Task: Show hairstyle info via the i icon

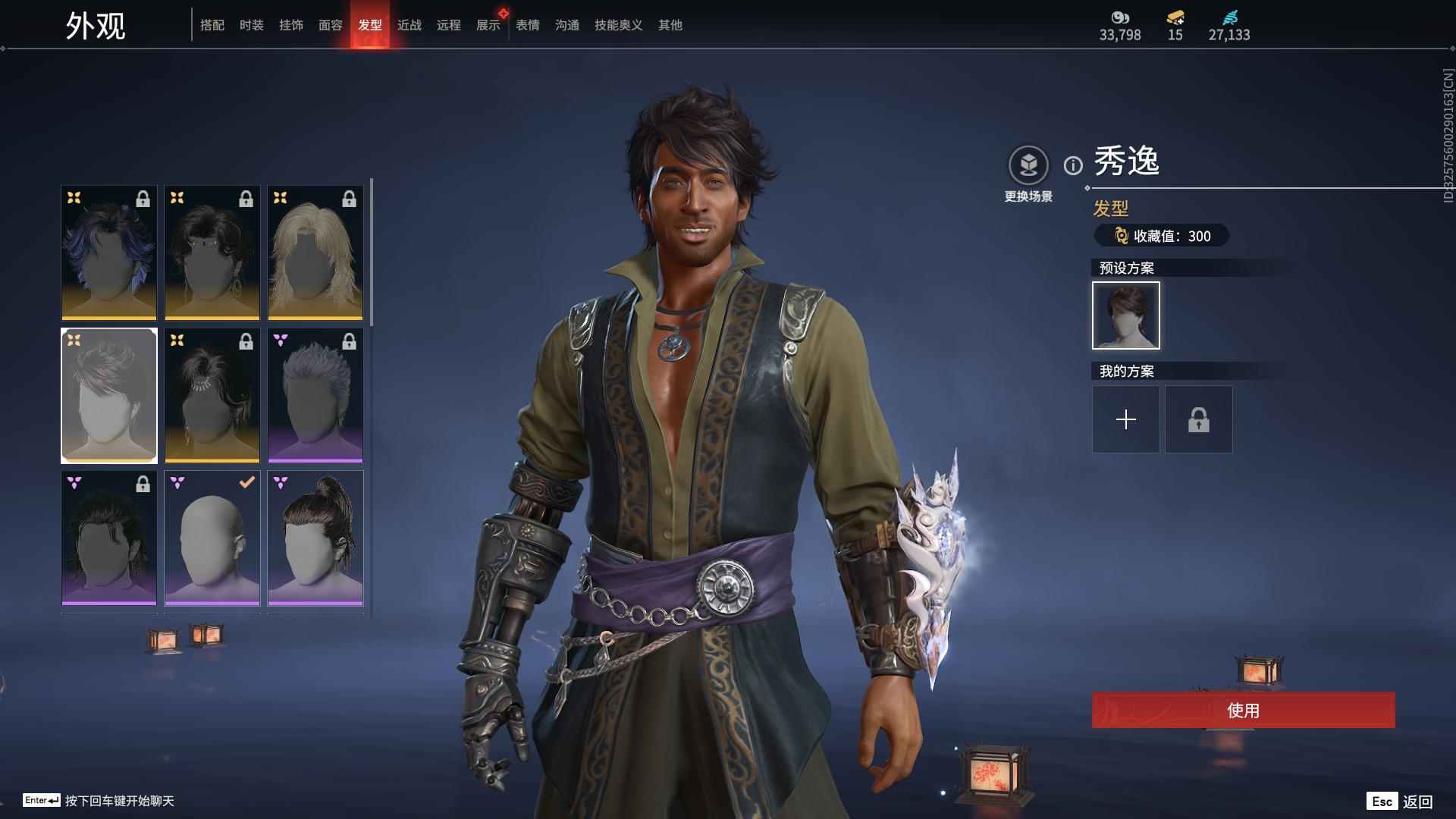Action: coord(1073,165)
